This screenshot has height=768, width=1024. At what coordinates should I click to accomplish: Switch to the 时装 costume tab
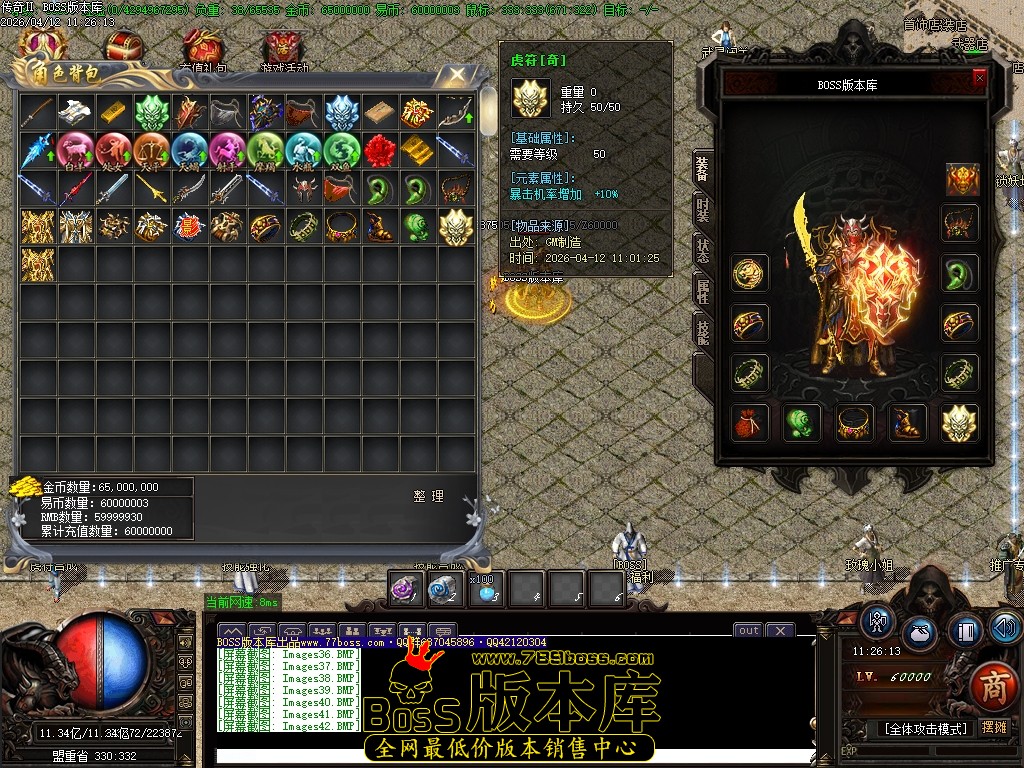(704, 211)
